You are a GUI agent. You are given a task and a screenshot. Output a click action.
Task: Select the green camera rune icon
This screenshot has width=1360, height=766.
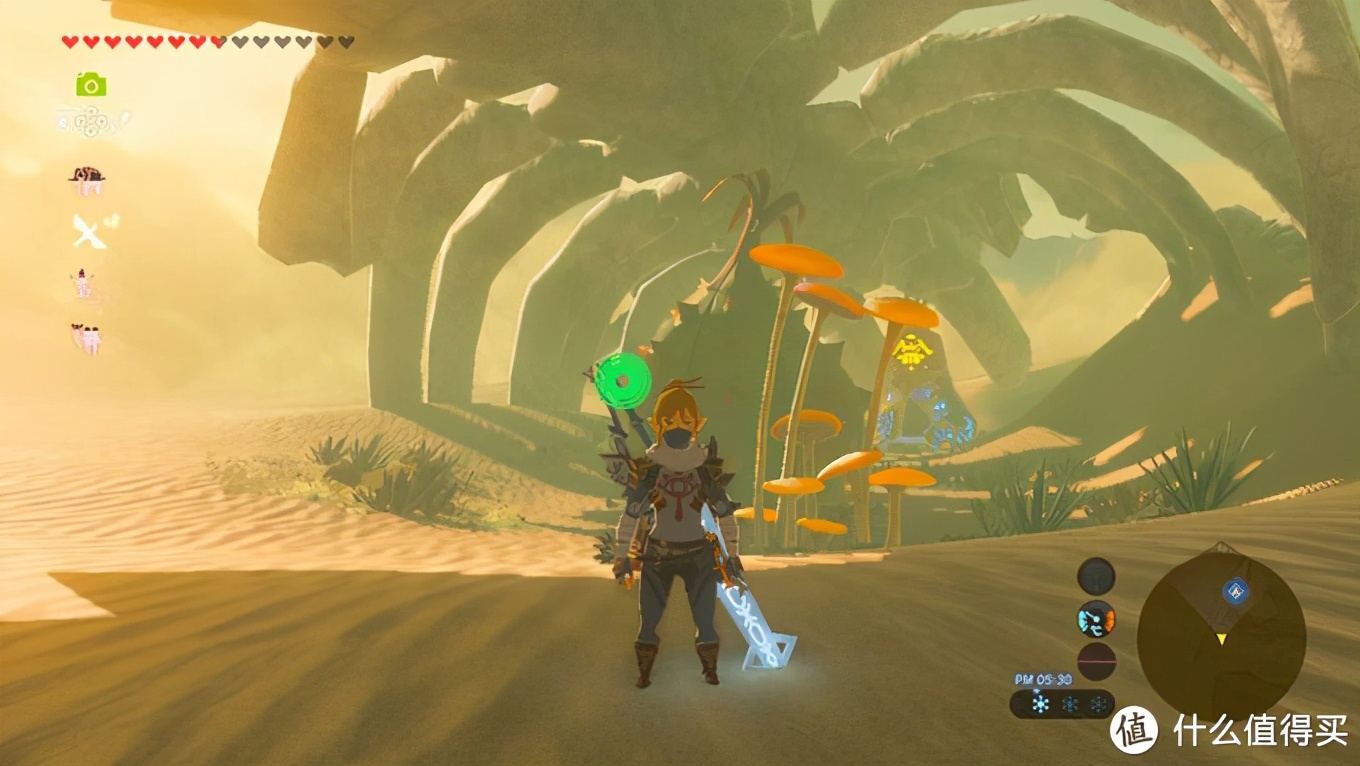[x=91, y=85]
